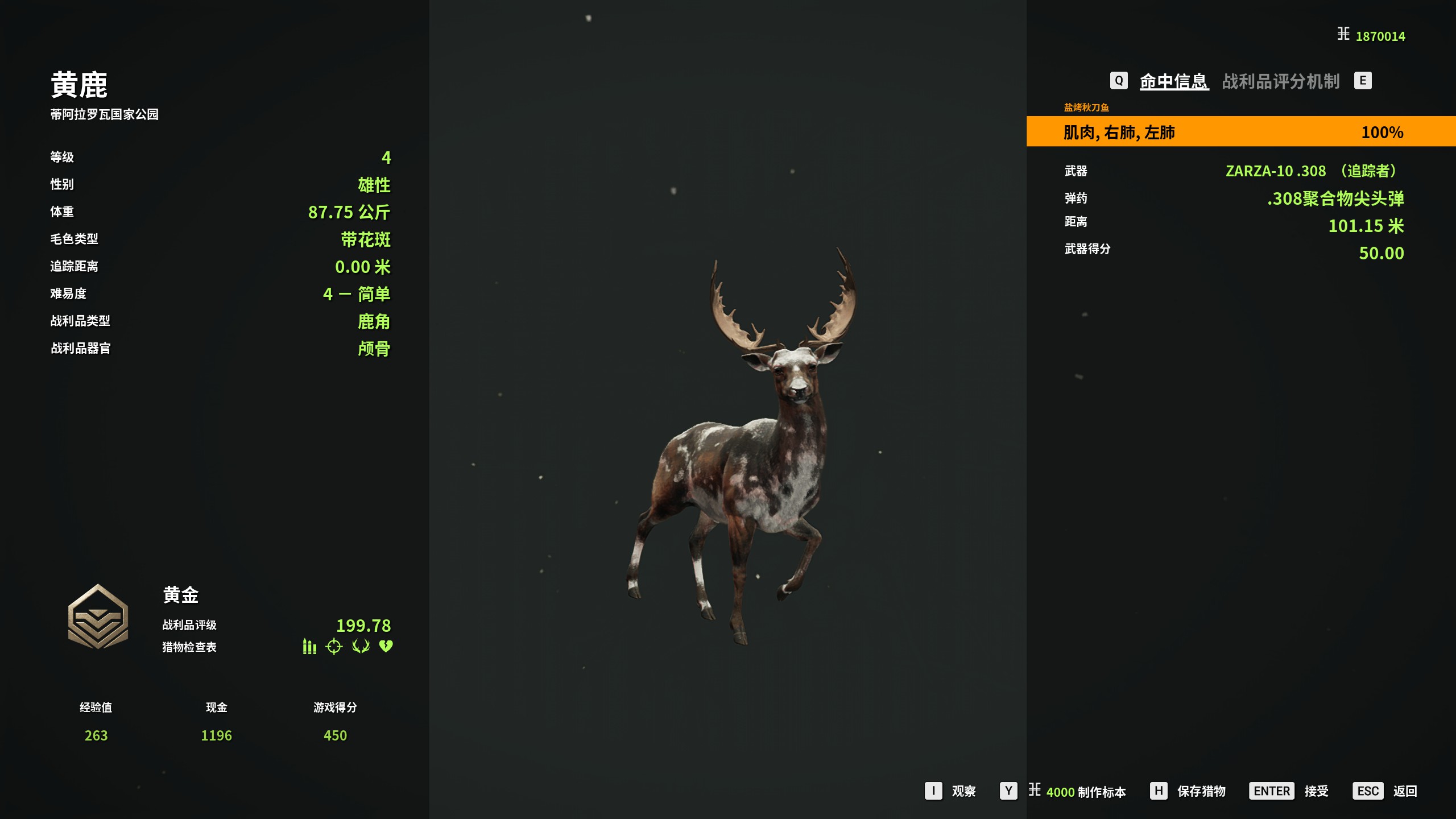Viewport: 1456px width, 819px height.
Task: Open the 战利品评分机制 tab
Action: (x=1281, y=81)
